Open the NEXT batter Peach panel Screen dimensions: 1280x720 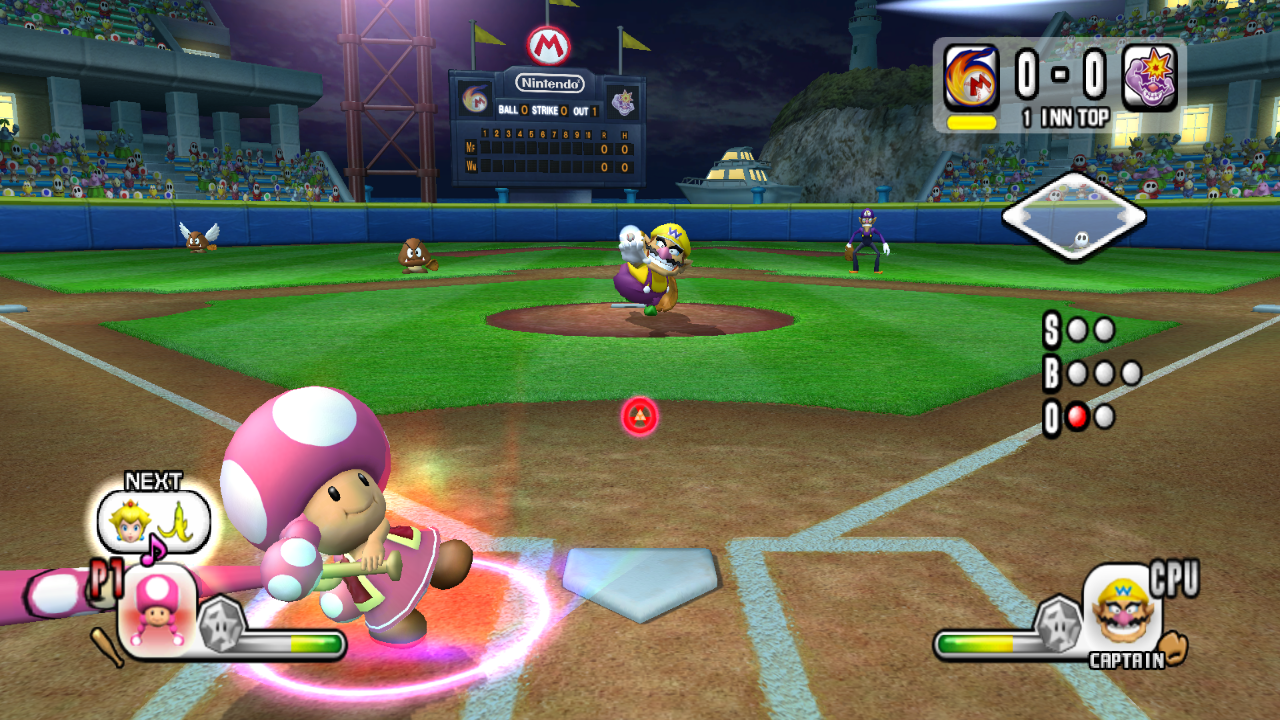[153, 521]
